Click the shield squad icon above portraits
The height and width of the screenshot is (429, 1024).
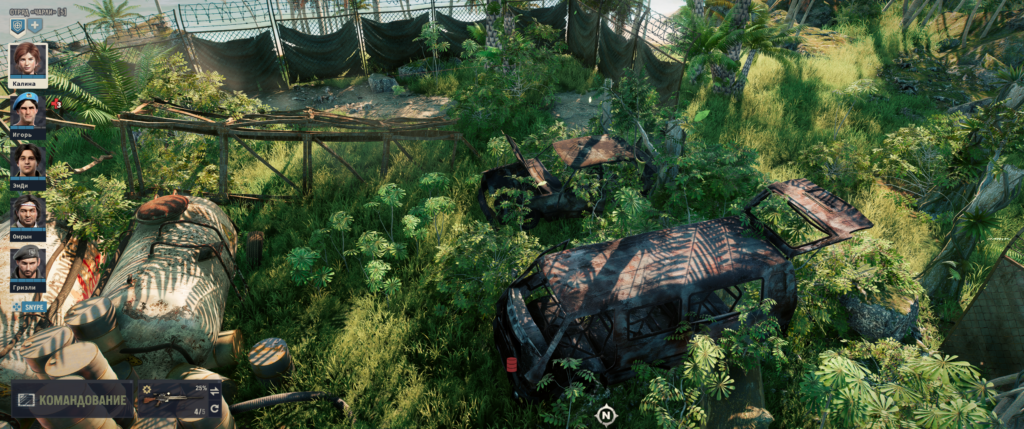(x=18, y=25)
